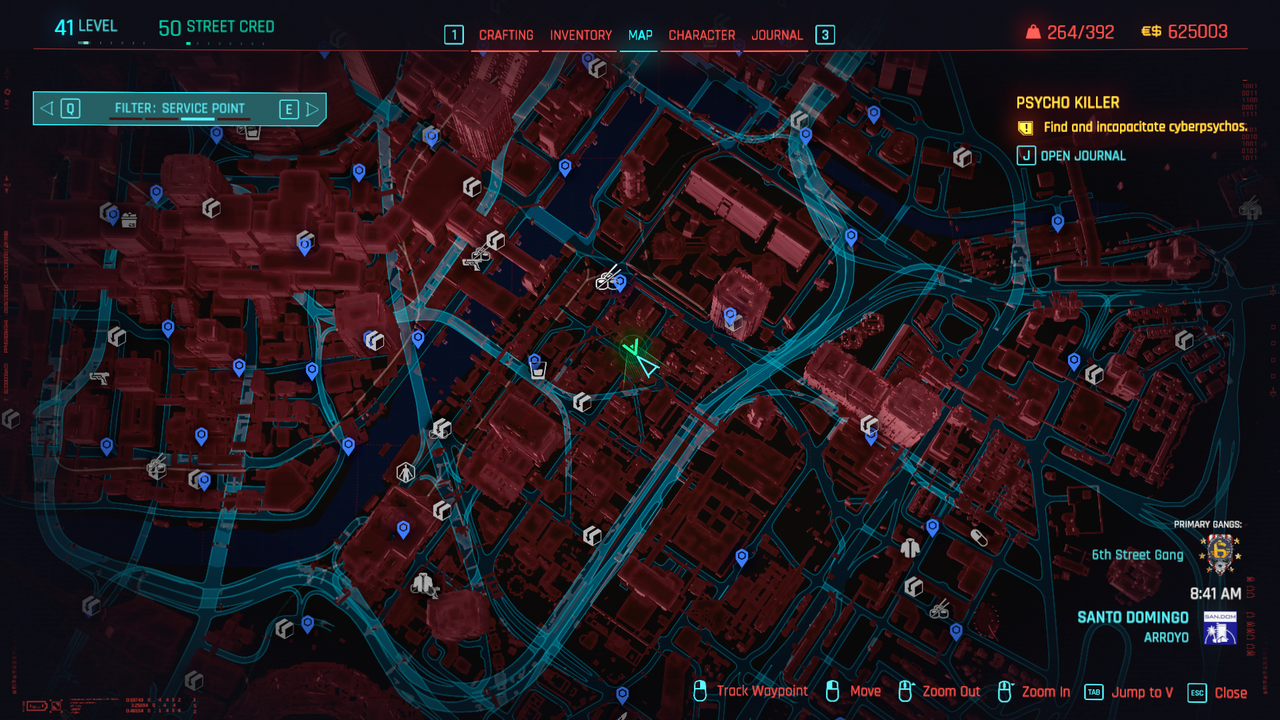Click the right arrow of the map filter
Screen dimensions: 1280x720
coord(313,108)
